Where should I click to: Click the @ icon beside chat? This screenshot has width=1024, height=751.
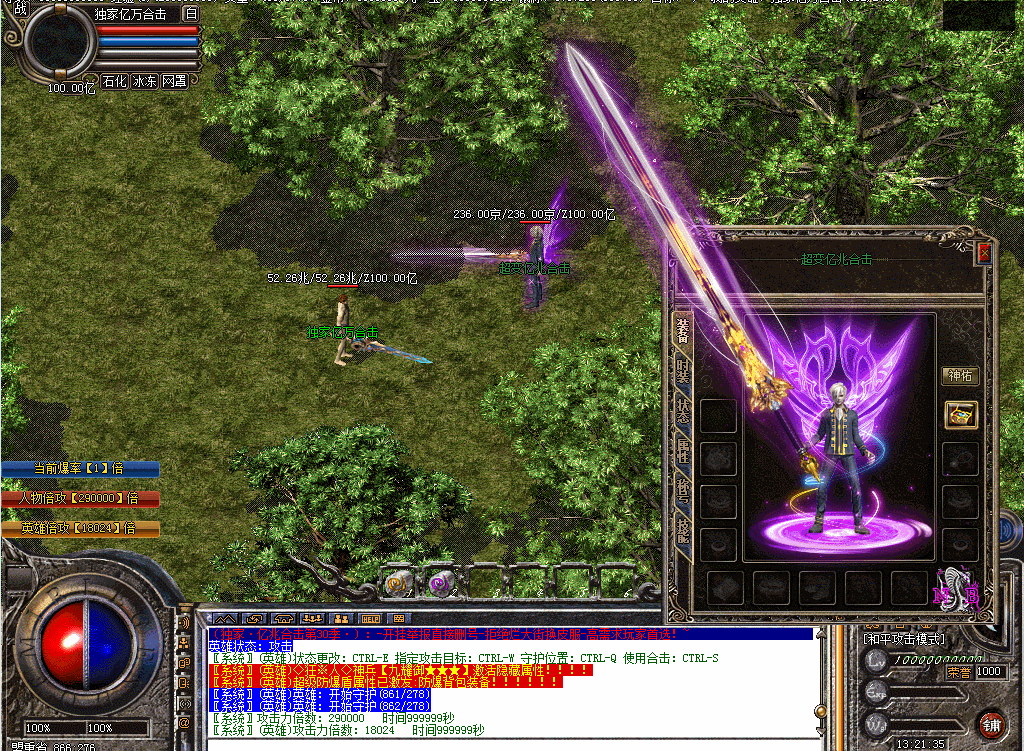[184, 722]
